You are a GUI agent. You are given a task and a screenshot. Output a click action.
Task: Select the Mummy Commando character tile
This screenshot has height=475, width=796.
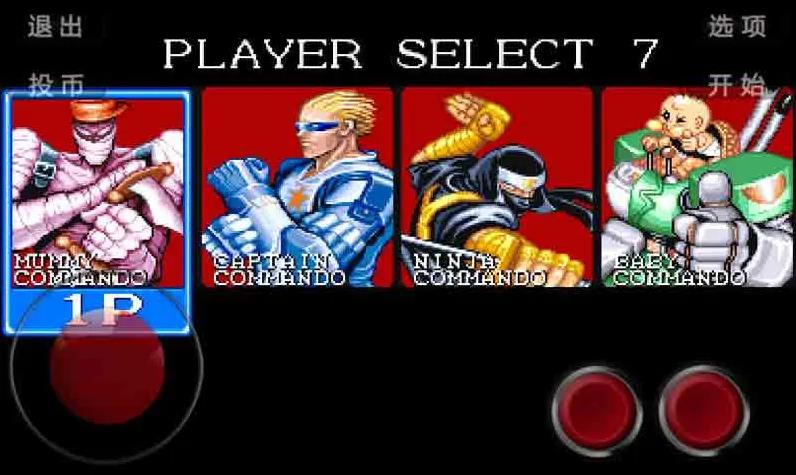point(97,190)
